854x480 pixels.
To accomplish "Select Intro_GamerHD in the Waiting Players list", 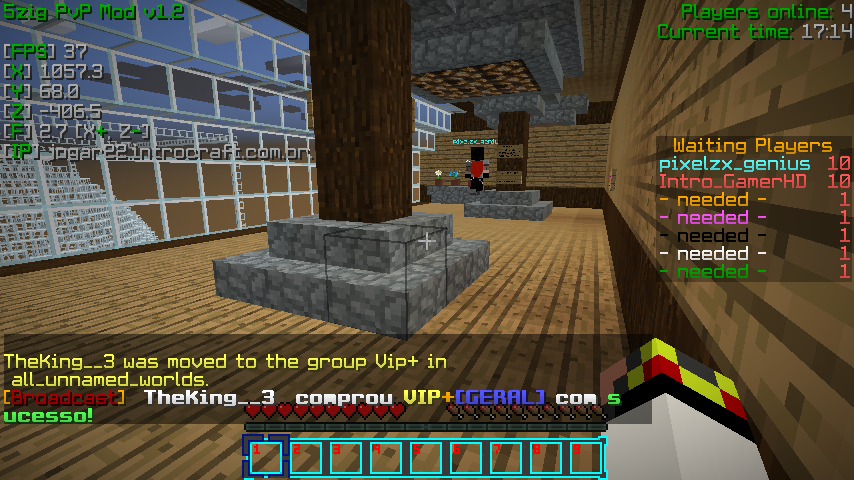I will pyautogui.click(x=734, y=182).
